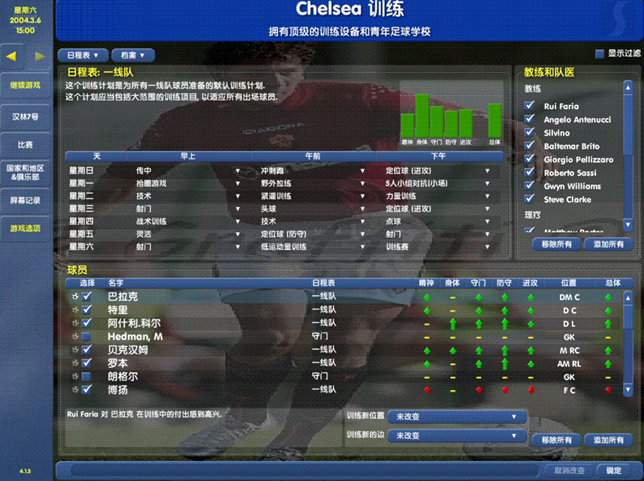This screenshot has height=481, width=644.
Task: Open the 屏幕记录 sidebar entry
Action: tap(26, 200)
